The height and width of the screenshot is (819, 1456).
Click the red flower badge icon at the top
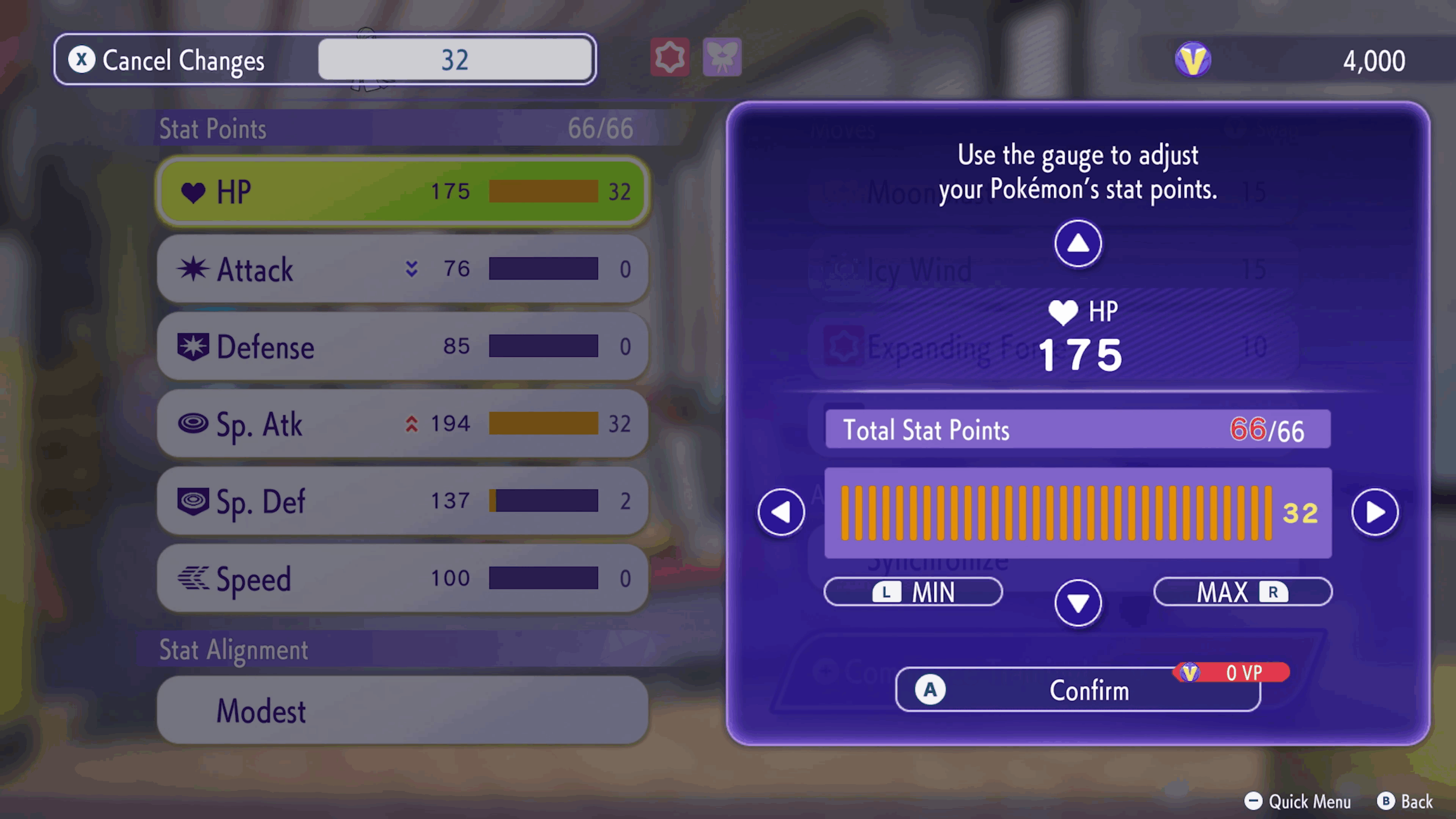point(670,56)
